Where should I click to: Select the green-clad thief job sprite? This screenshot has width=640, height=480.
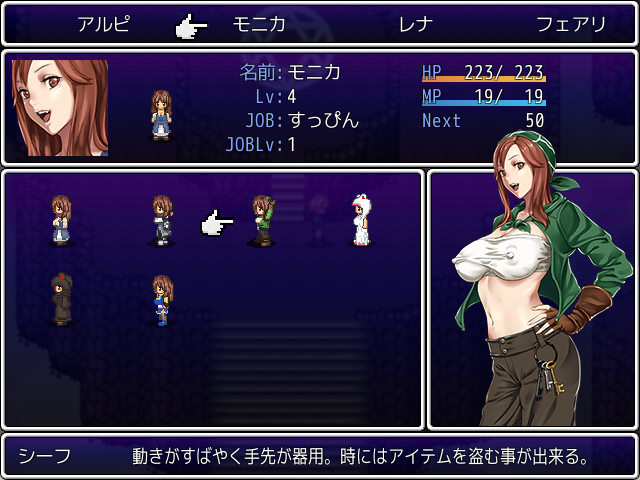pyautogui.click(x=262, y=220)
